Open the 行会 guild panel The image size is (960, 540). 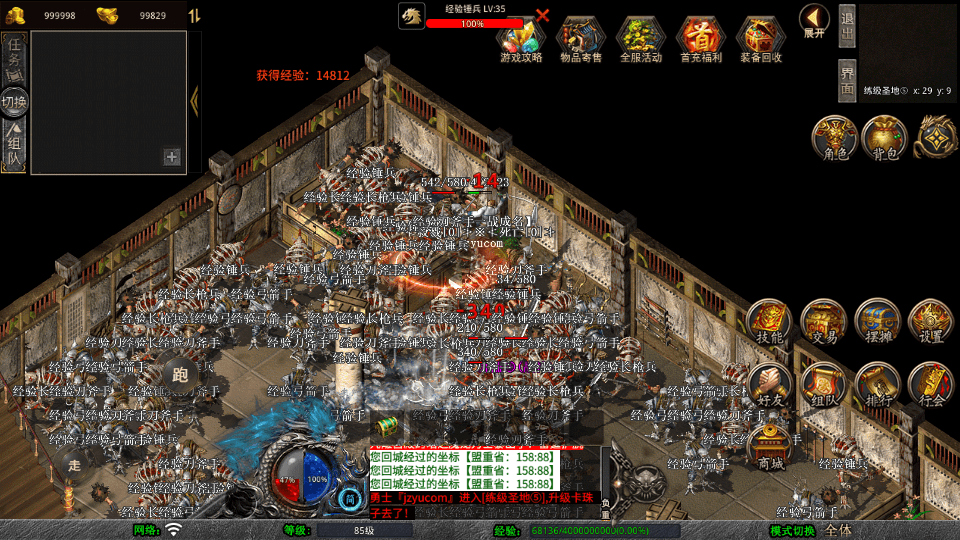(x=931, y=385)
